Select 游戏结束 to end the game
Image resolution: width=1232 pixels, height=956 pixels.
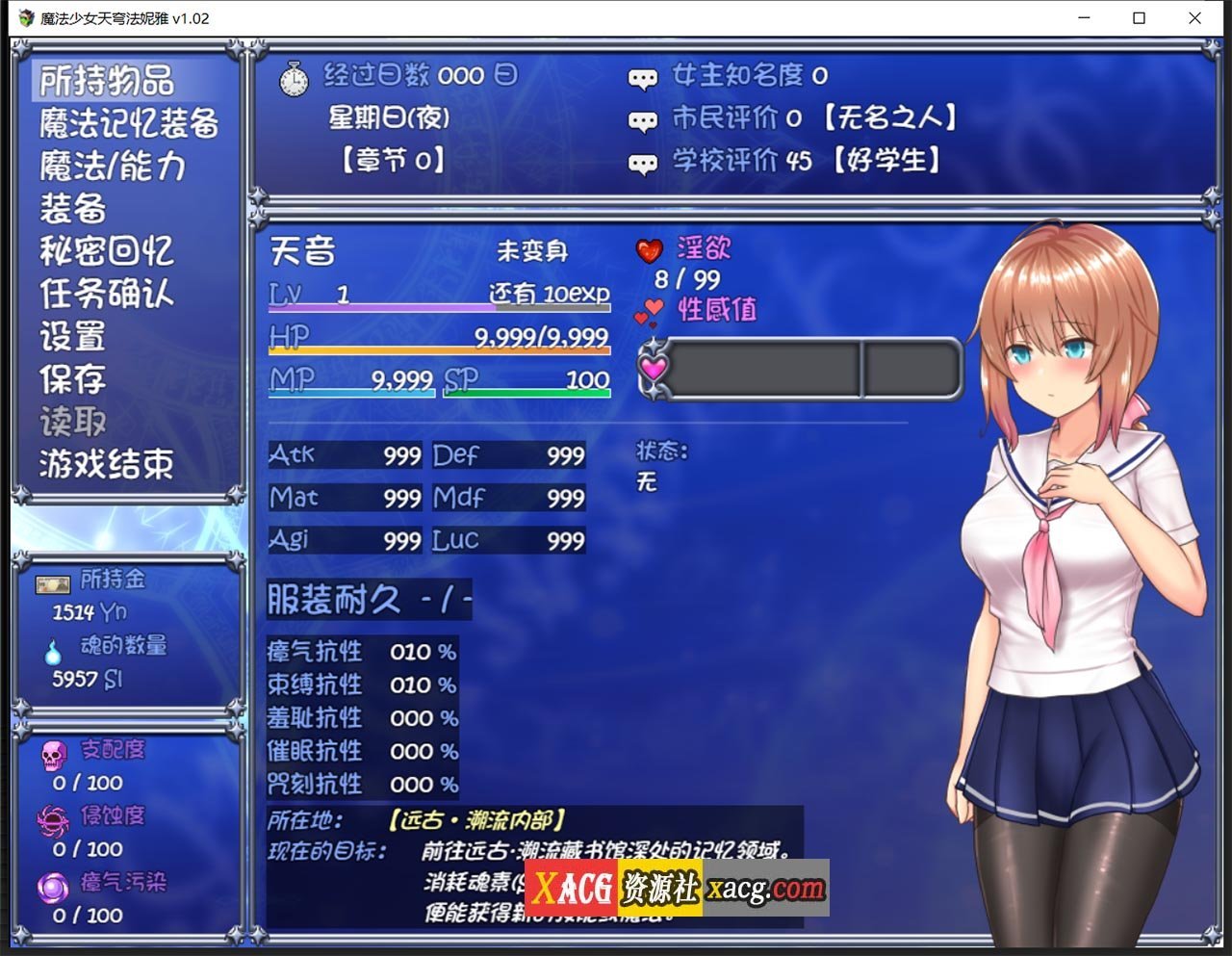coord(106,465)
